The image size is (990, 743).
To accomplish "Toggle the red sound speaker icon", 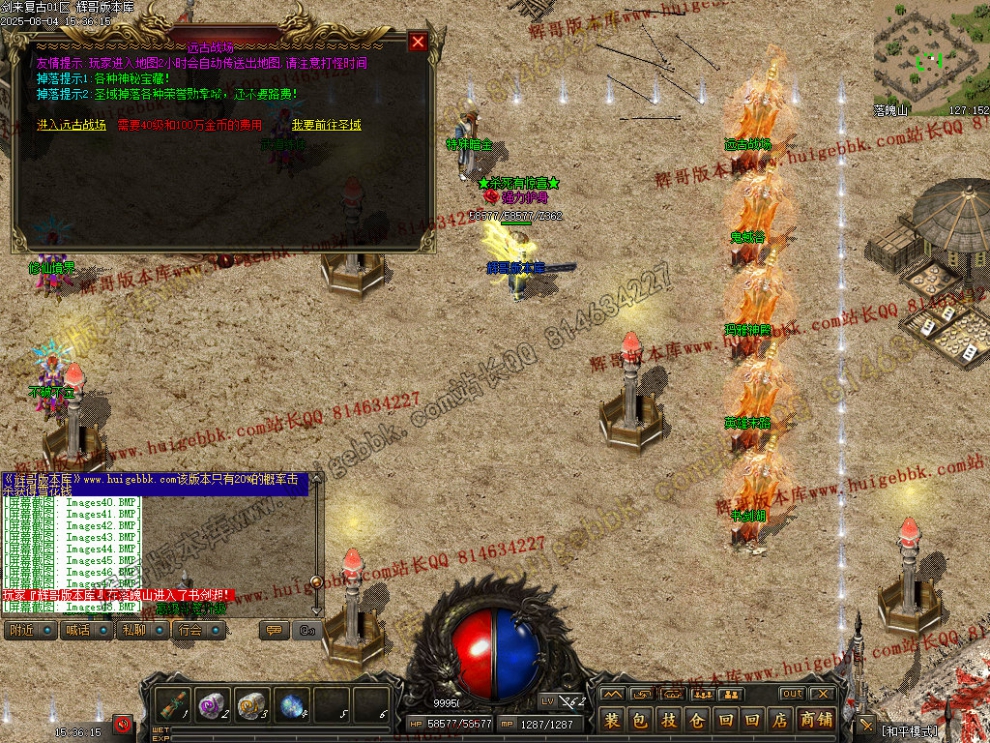I will [x=123, y=724].
